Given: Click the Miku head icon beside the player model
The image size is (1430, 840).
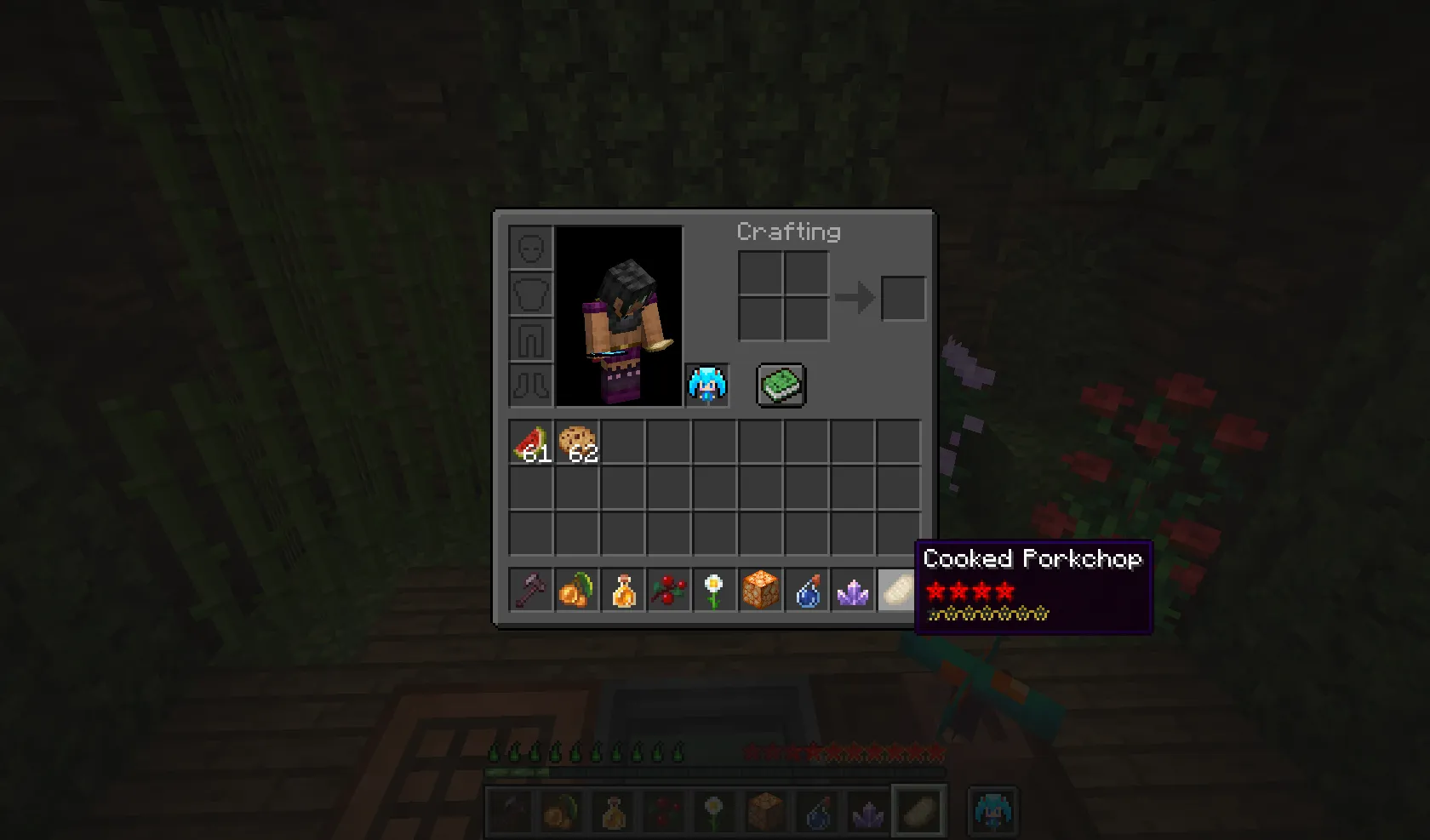Looking at the screenshot, I should pos(706,386).
